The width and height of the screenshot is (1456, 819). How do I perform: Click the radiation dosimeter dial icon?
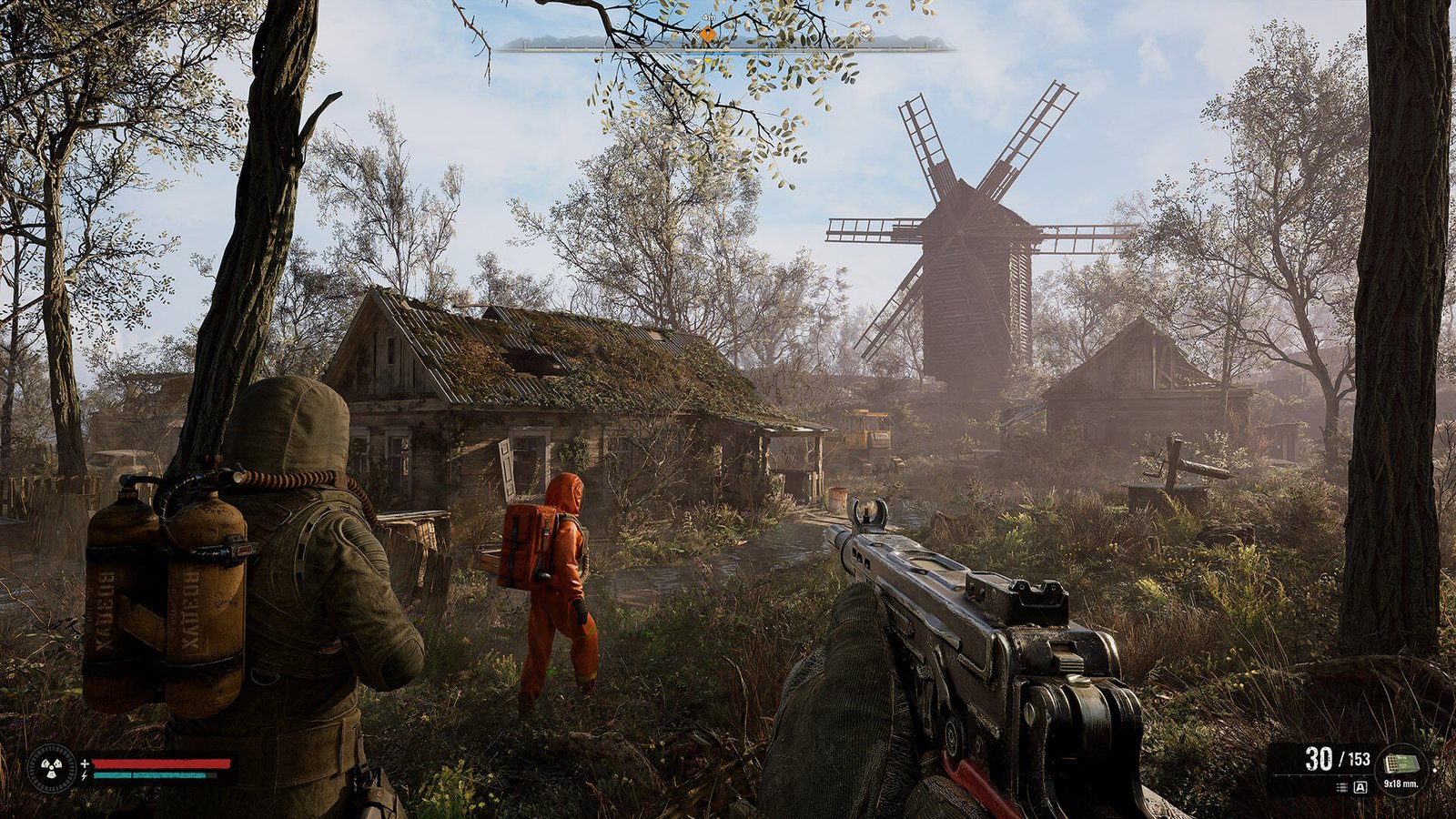pos(52,767)
